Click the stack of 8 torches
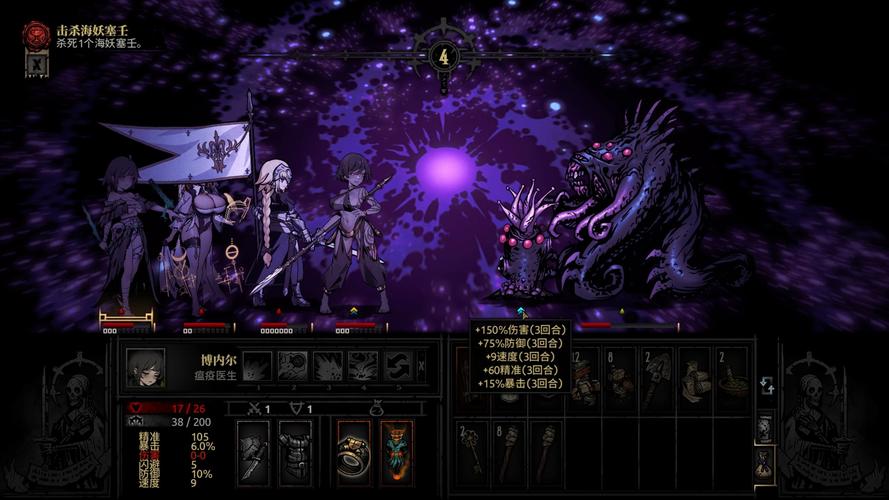This screenshot has width=889, height=500. pos(509,450)
